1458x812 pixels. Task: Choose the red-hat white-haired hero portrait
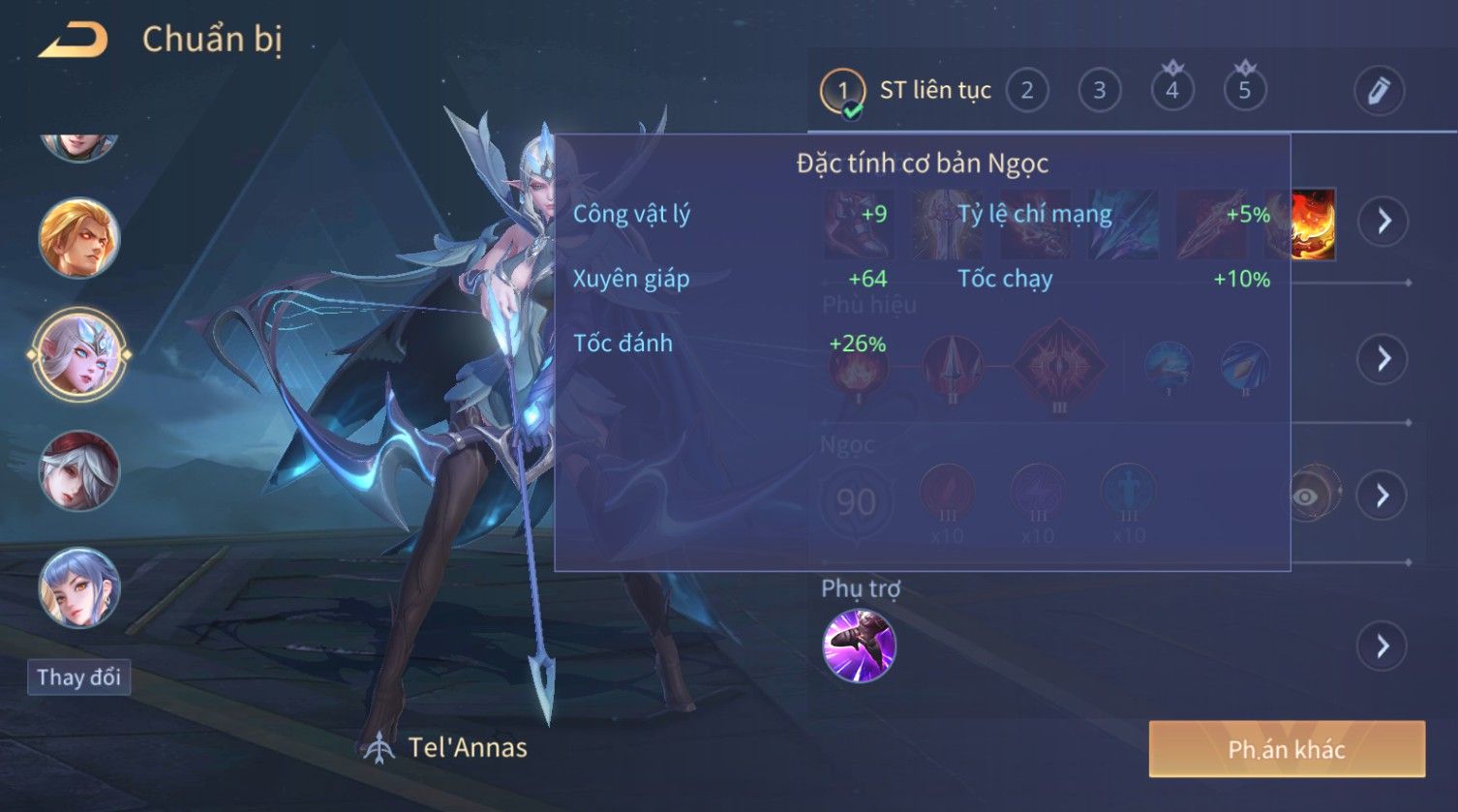[x=78, y=471]
